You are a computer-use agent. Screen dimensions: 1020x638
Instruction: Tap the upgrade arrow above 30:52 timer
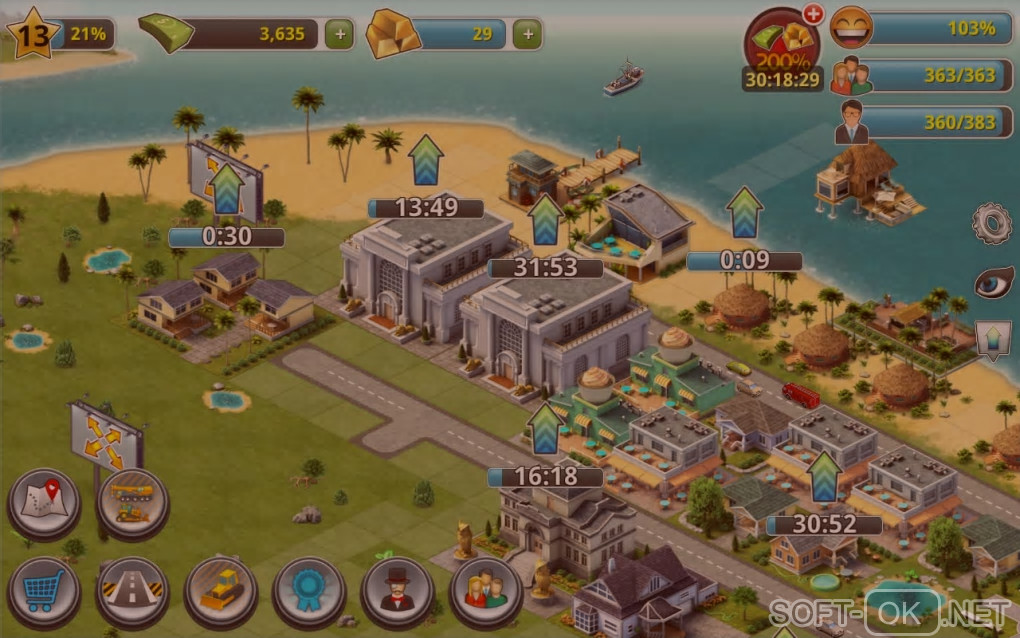824,477
